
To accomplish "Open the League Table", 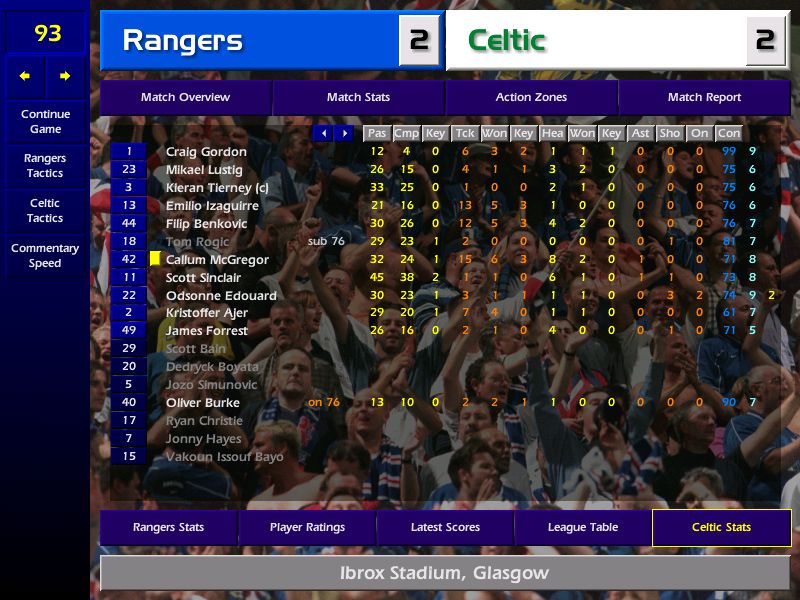I will point(583,527).
